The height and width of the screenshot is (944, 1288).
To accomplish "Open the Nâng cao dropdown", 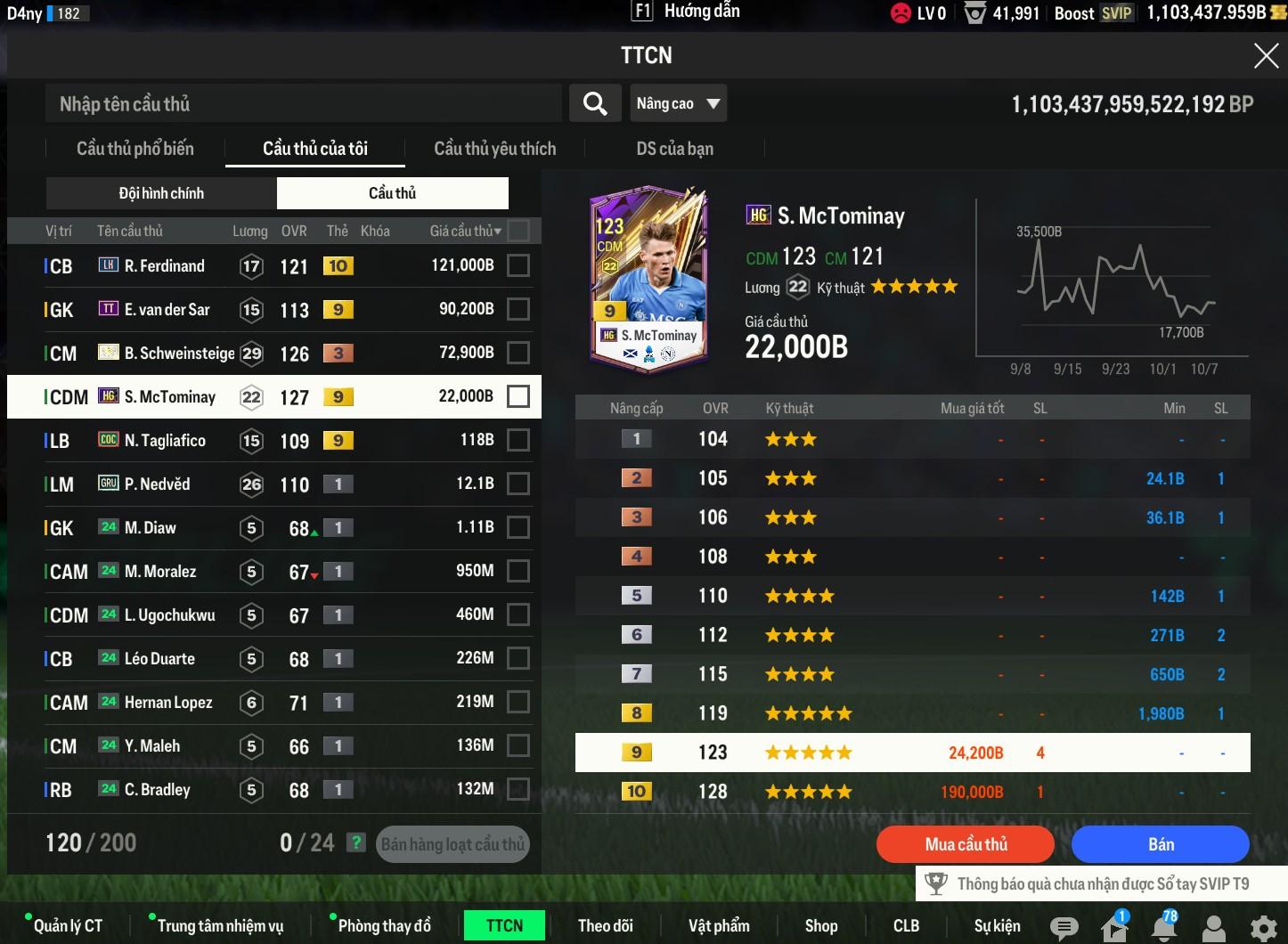I will tap(678, 104).
